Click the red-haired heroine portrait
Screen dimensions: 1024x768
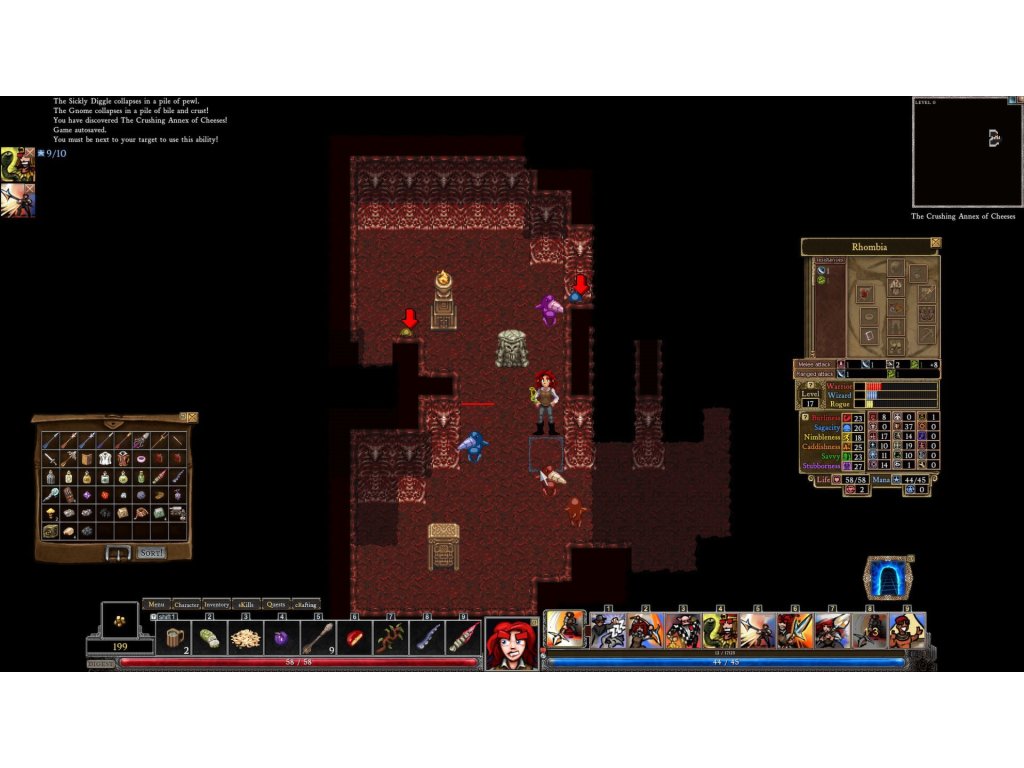click(x=512, y=643)
